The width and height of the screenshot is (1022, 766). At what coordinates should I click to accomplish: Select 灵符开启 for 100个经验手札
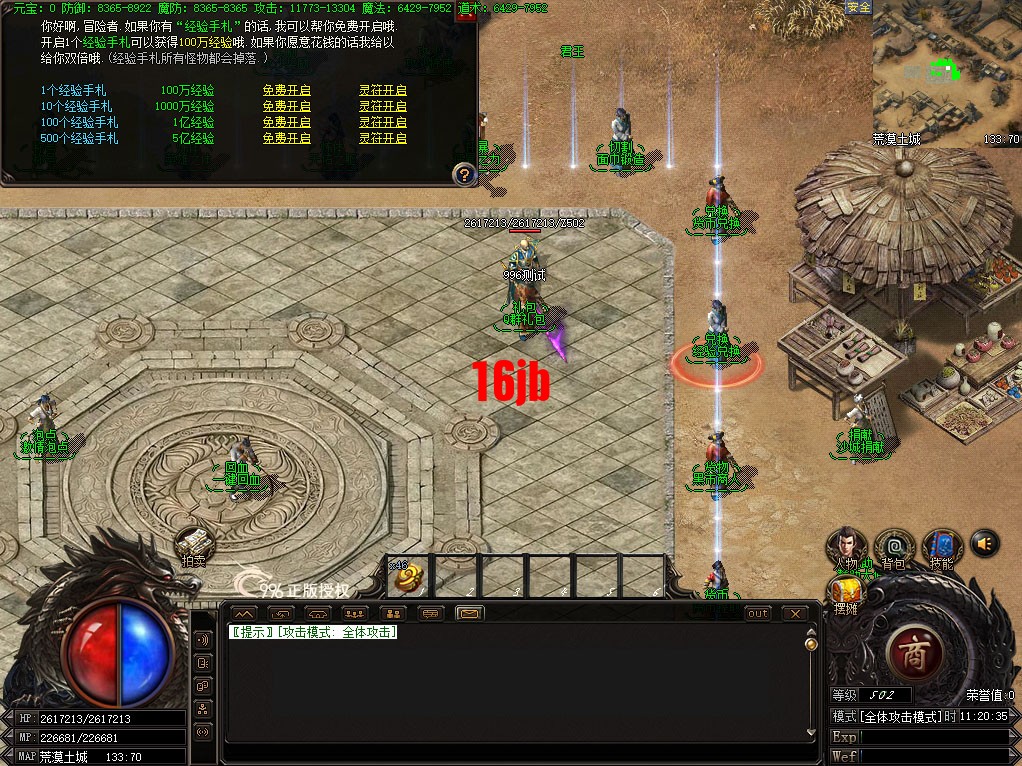383,122
